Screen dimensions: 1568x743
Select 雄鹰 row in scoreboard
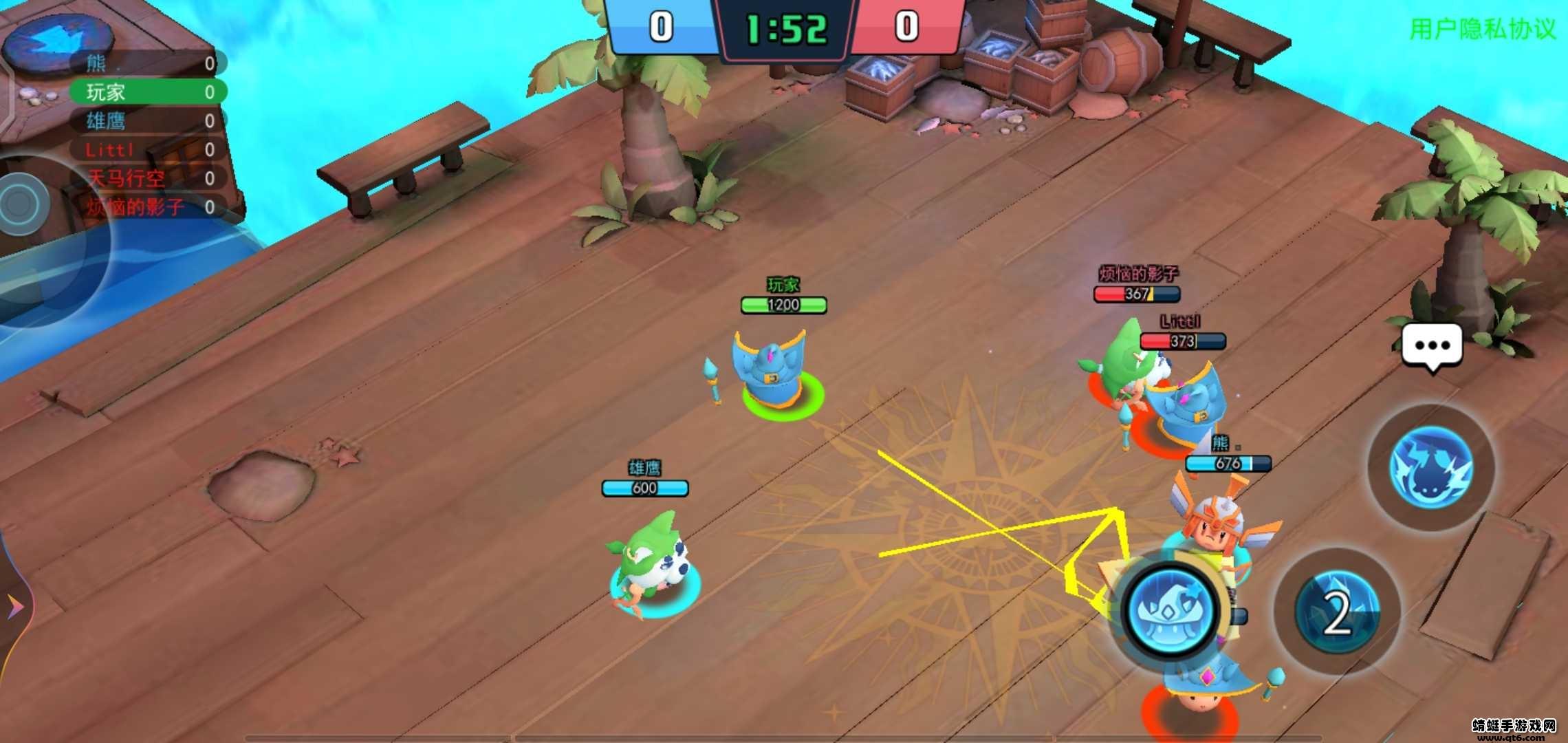coord(148,121)
